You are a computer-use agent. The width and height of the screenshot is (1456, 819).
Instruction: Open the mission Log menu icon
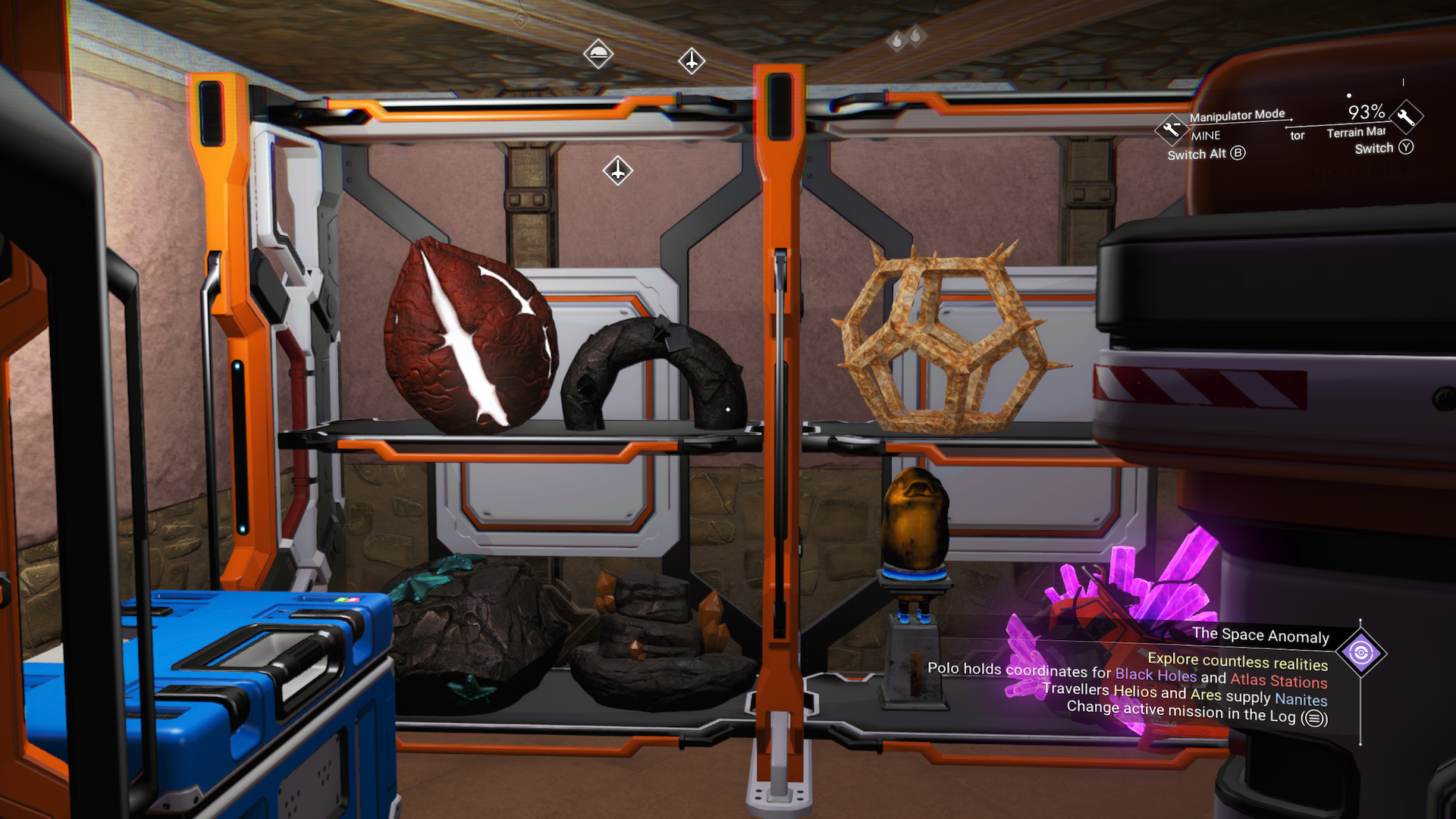tap(1313, 716)
